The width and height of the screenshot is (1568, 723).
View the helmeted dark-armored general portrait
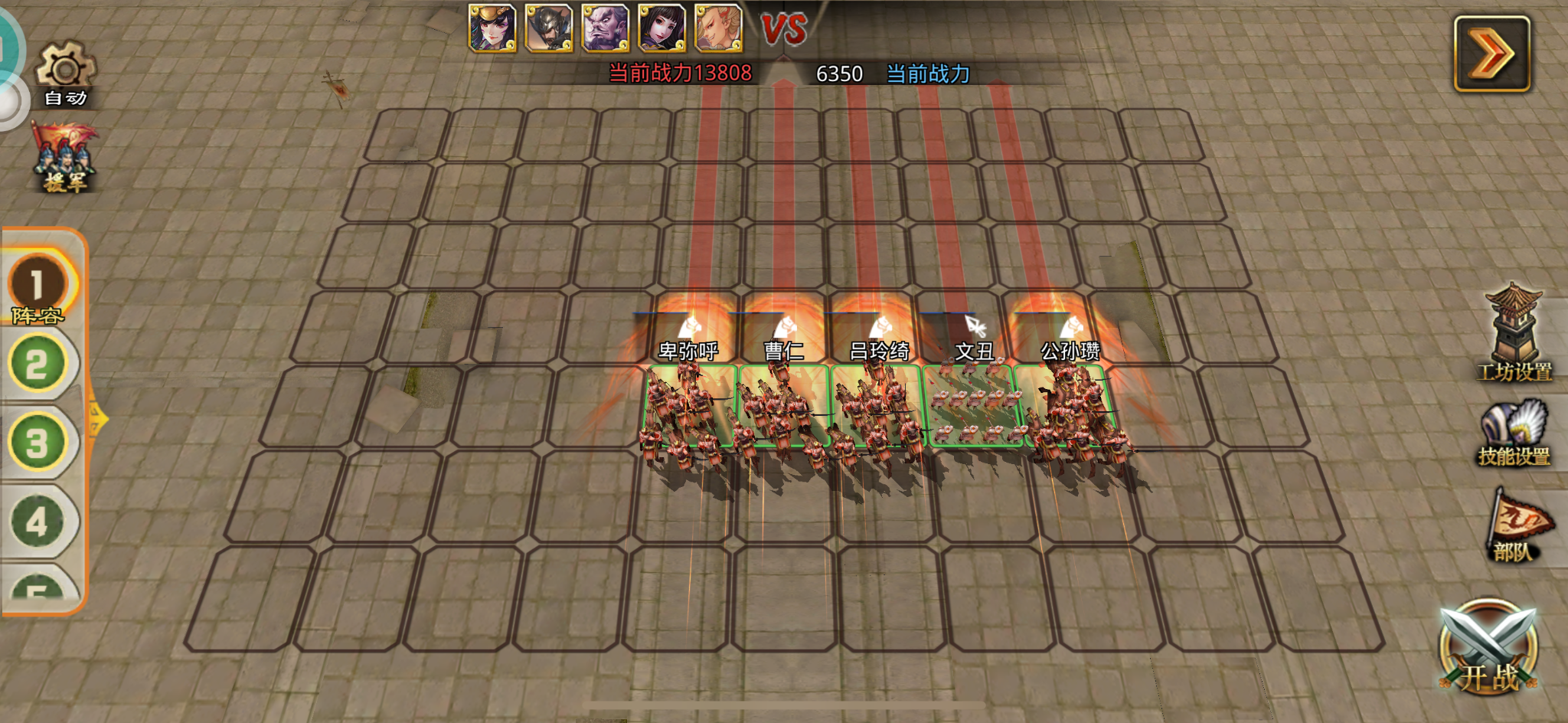pos(548,28)
